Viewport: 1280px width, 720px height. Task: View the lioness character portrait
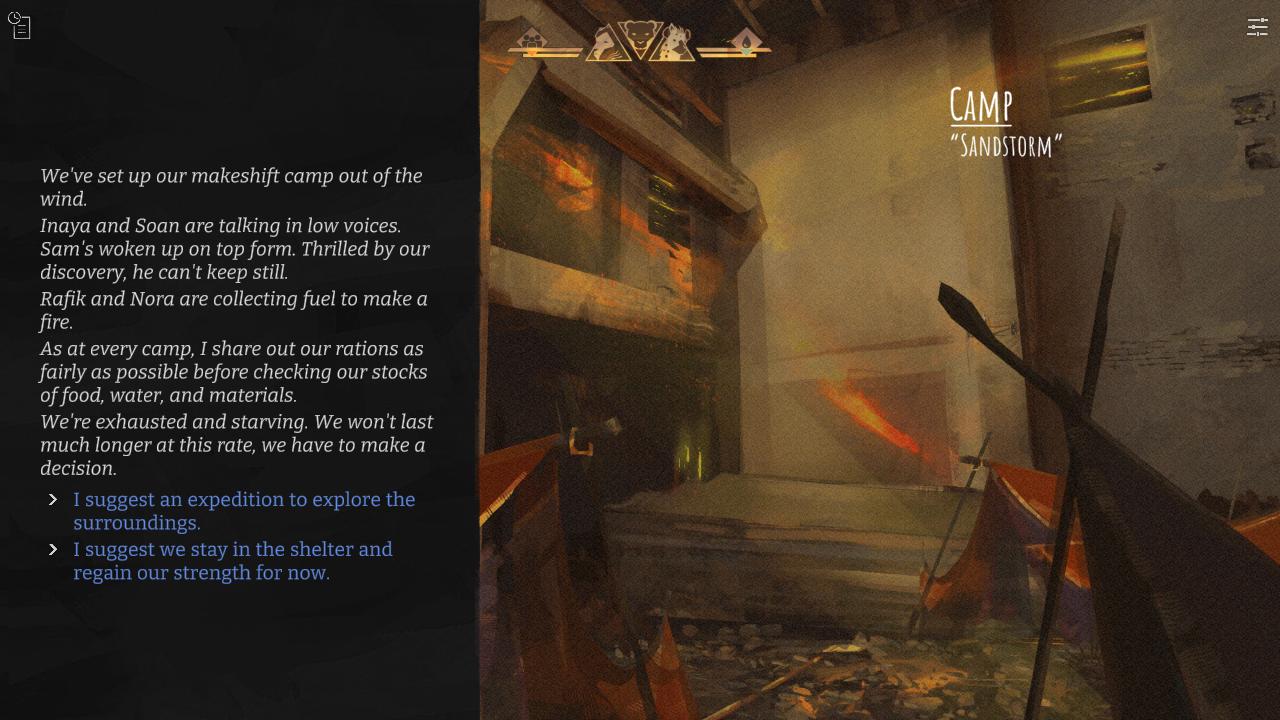coord(603,42)
